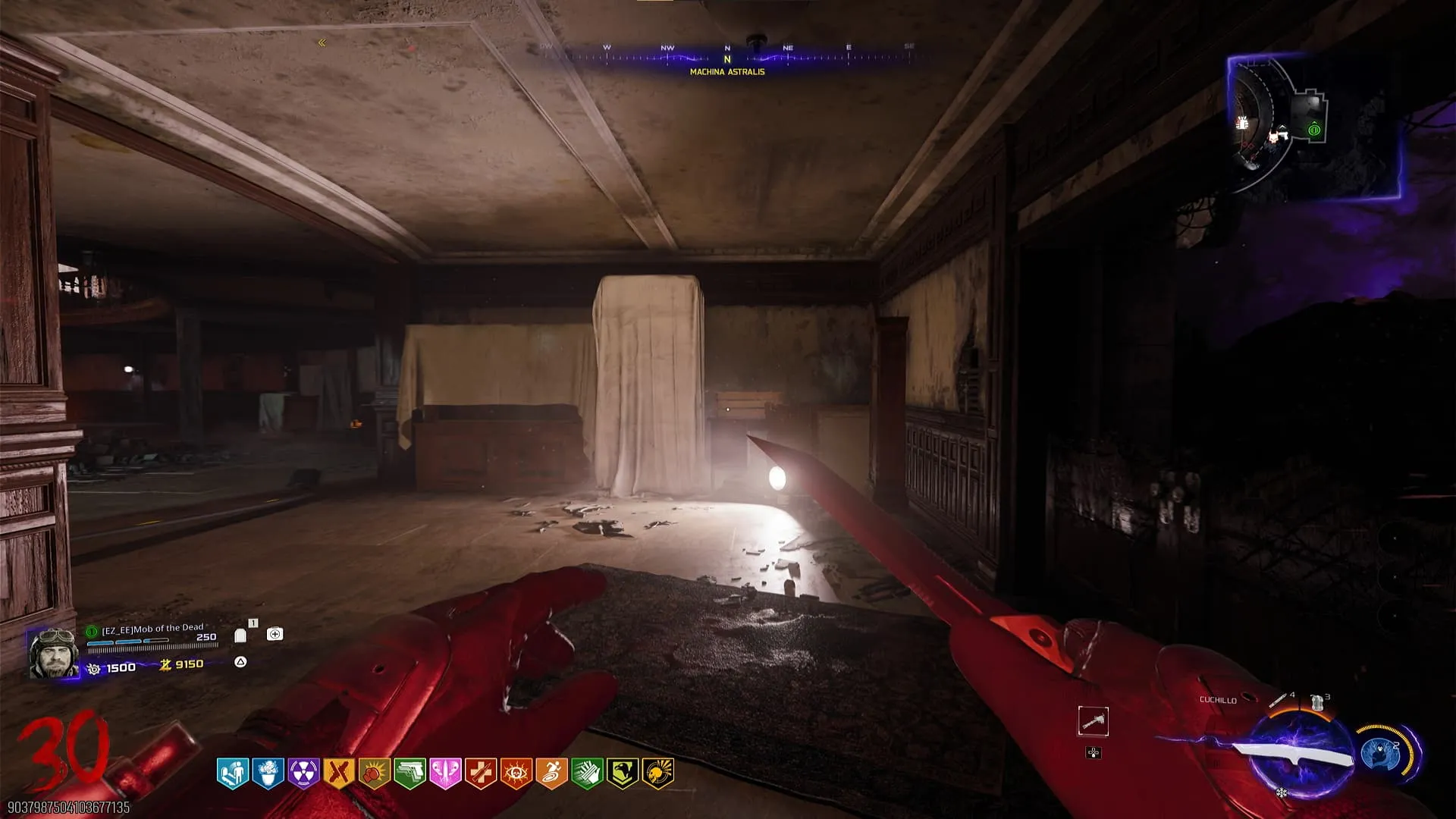Select the bed and person perk icon

click(232, 773)
